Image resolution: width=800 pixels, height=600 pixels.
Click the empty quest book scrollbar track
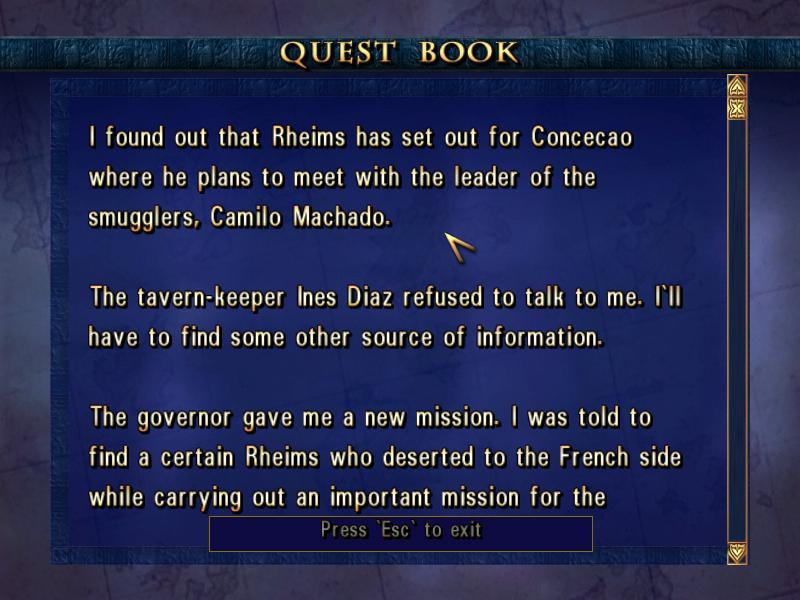click(x=737, y=330)
